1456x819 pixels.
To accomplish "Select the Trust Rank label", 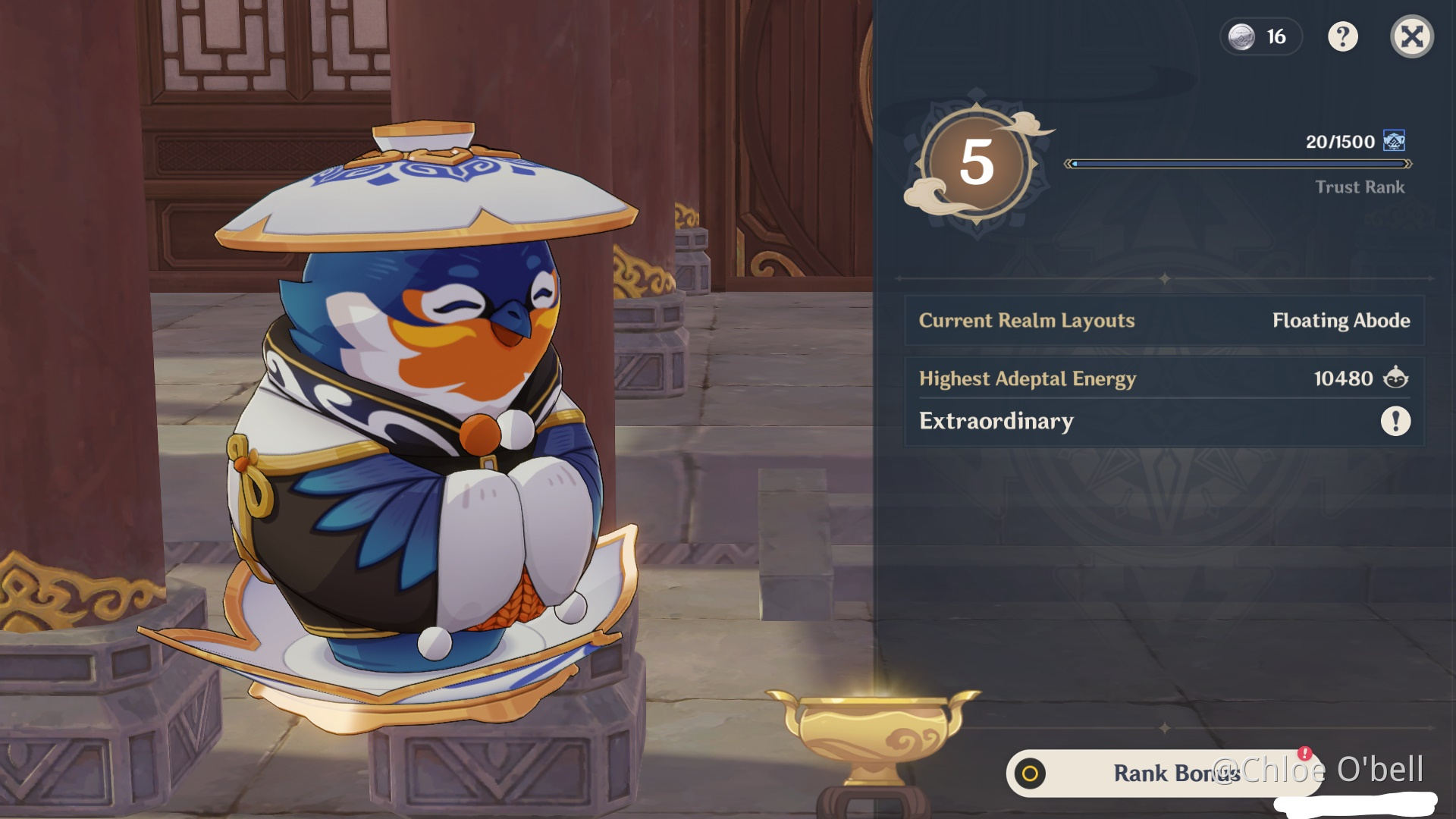I will [1360, 187].
